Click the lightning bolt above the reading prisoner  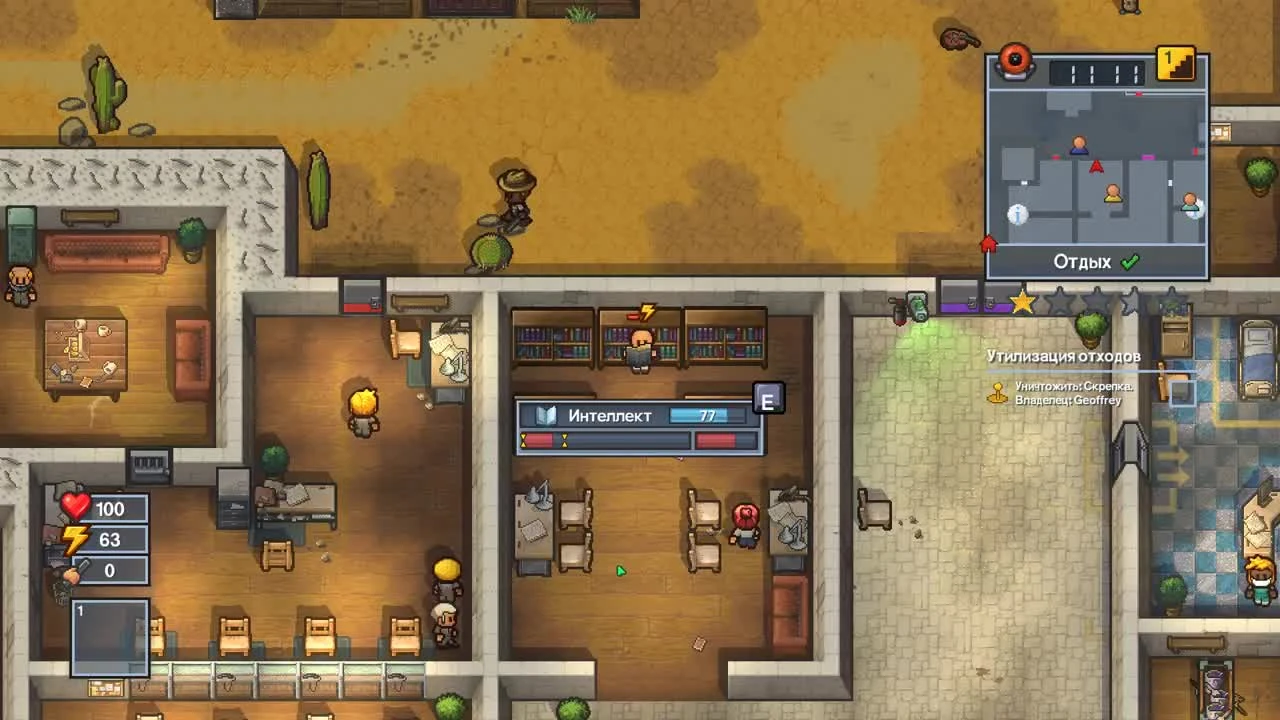tap(645, 312)
